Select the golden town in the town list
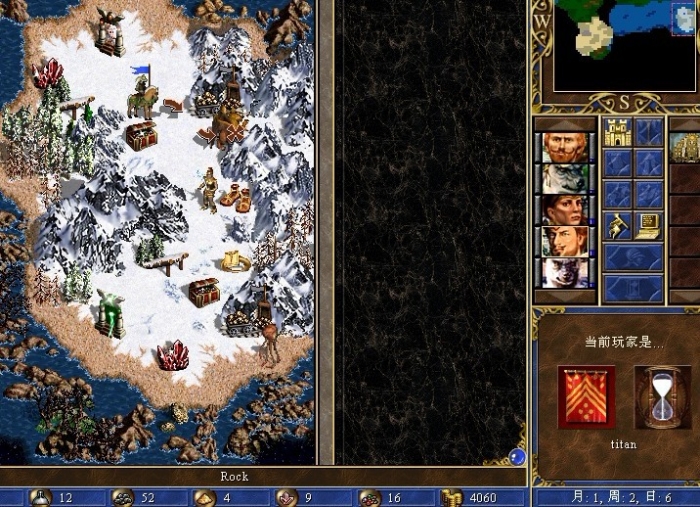Image resolution: width=700 pixels, height=507 pixels. pyautogui.click(x=686, y=148)
